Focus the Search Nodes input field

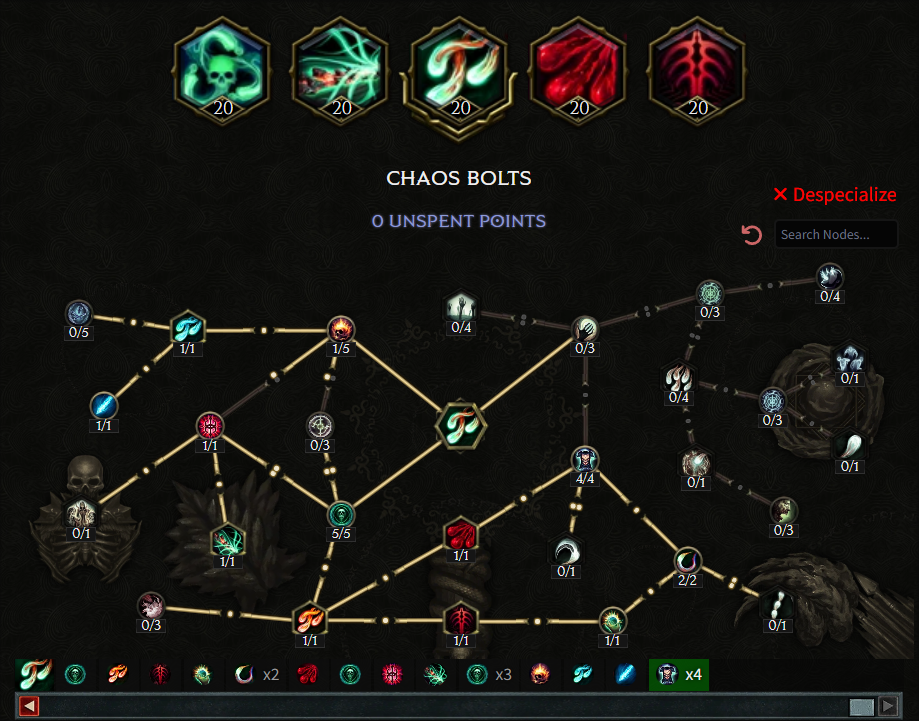click(836, 235)
